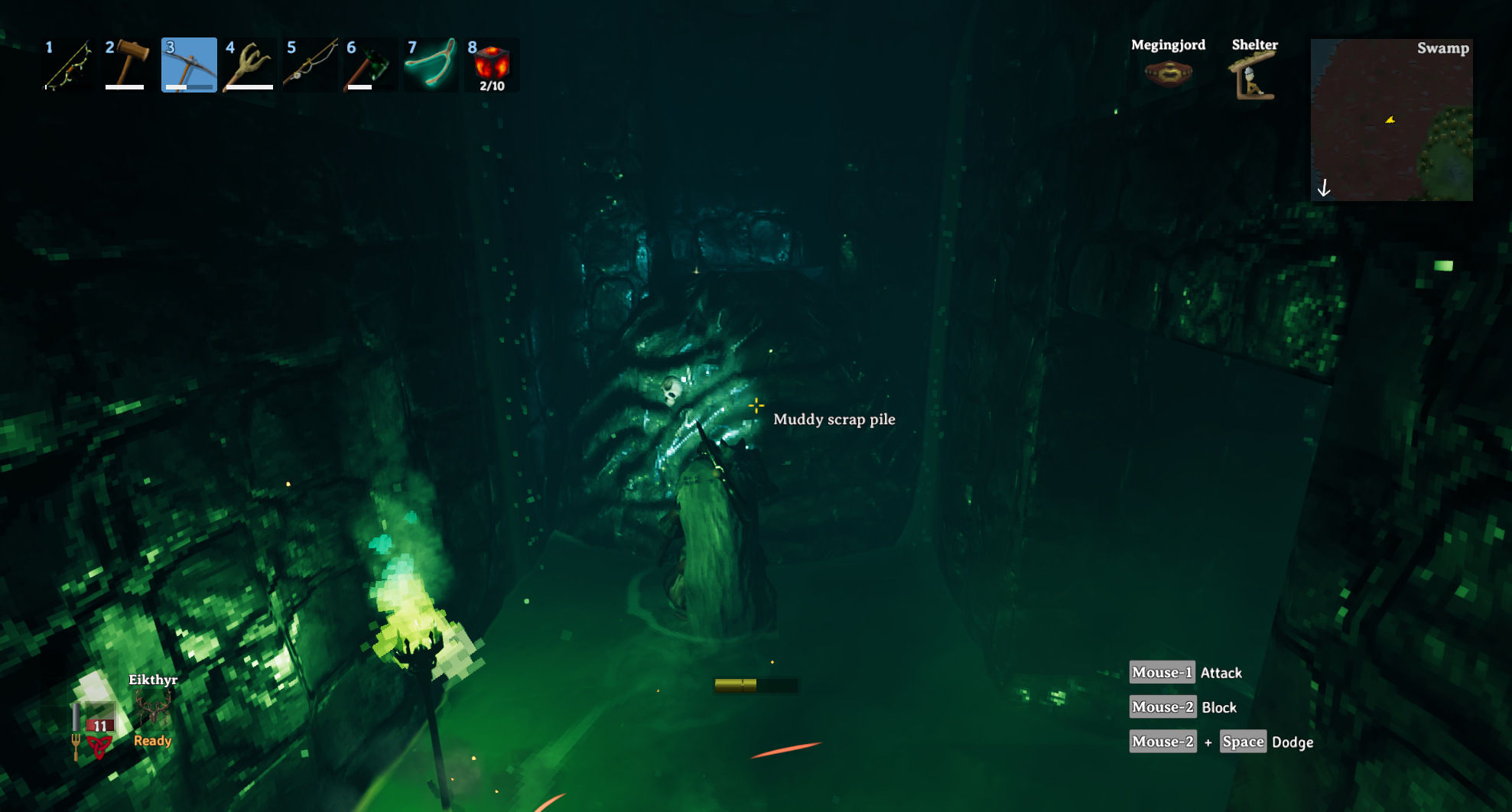Open the Swamp minimap
The width and height of the screenshot is (1512, 812).
coord(1391,120)
